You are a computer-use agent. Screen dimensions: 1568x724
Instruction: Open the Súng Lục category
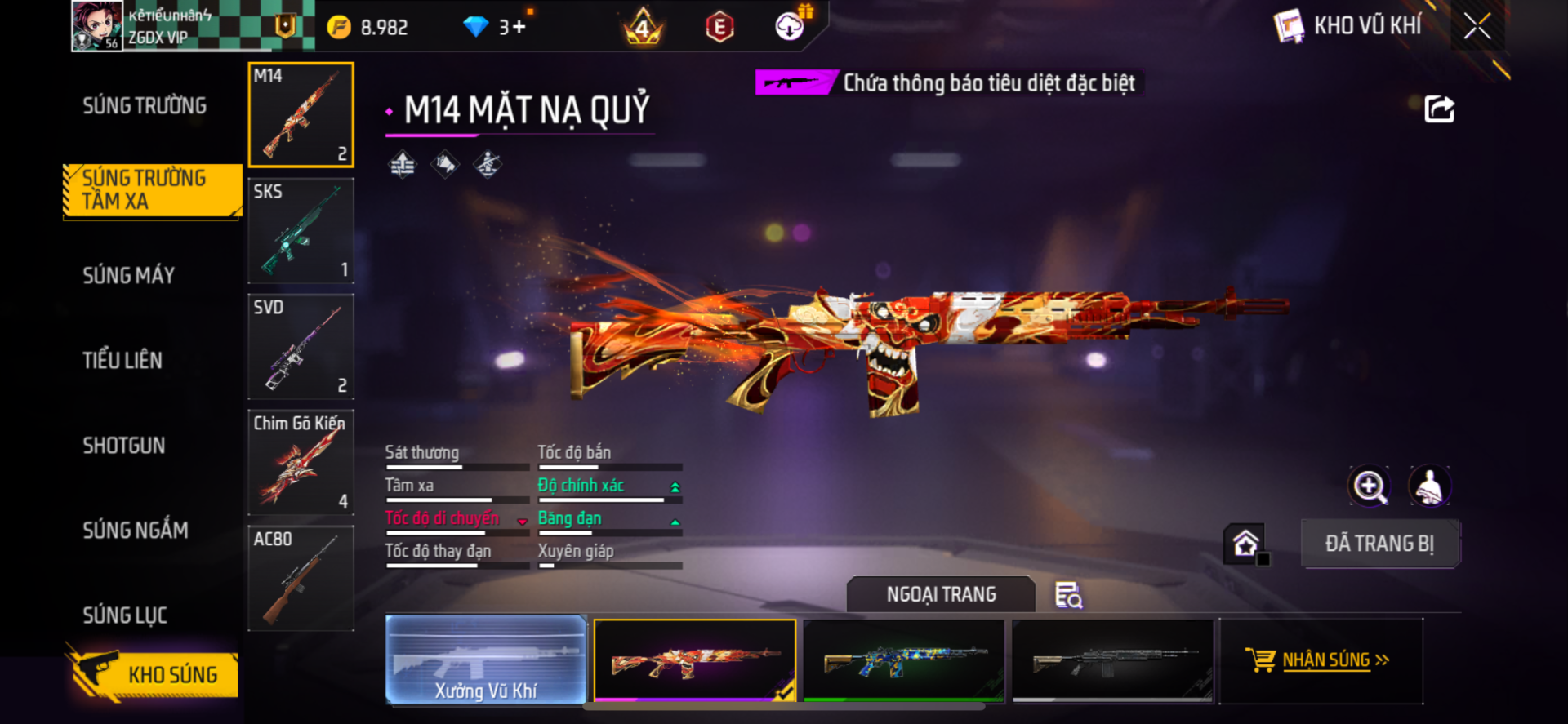pos(125,615)
